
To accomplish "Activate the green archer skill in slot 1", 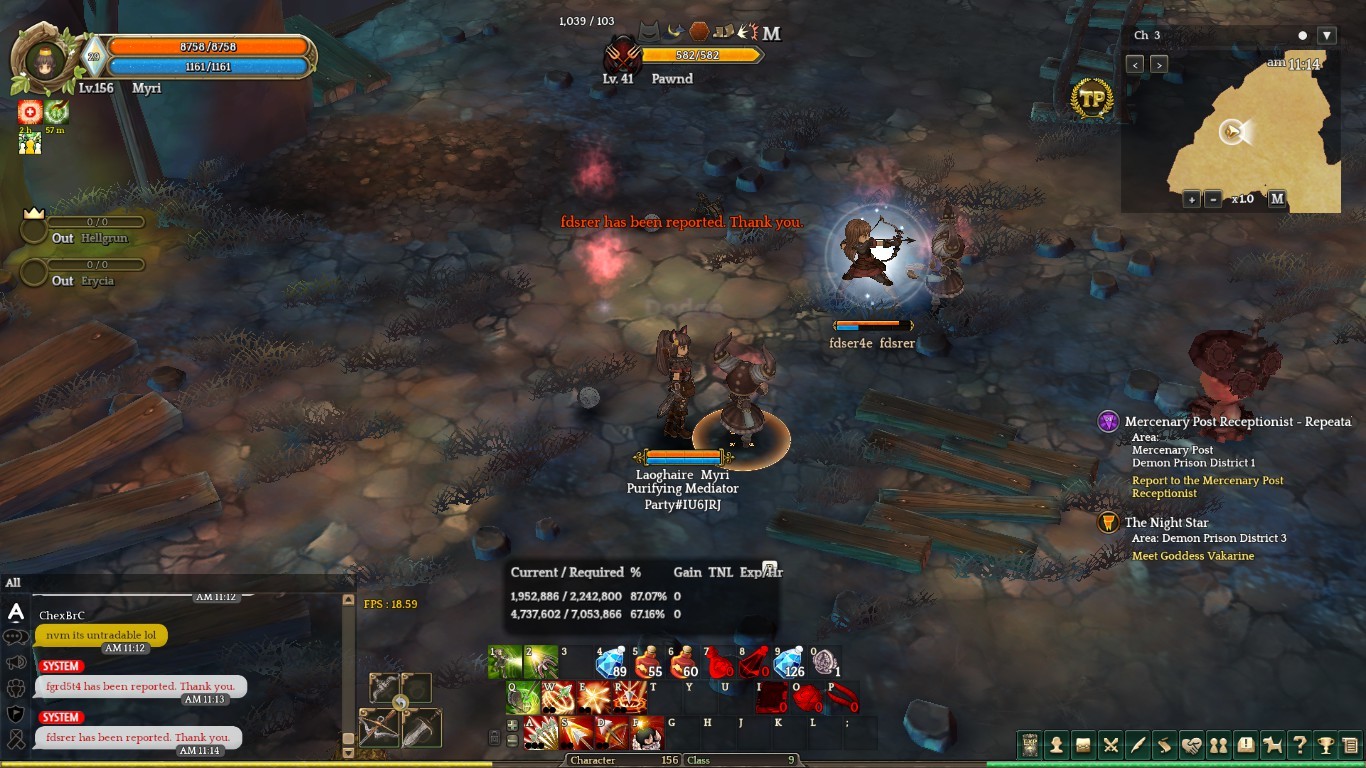I will (505, 662).
